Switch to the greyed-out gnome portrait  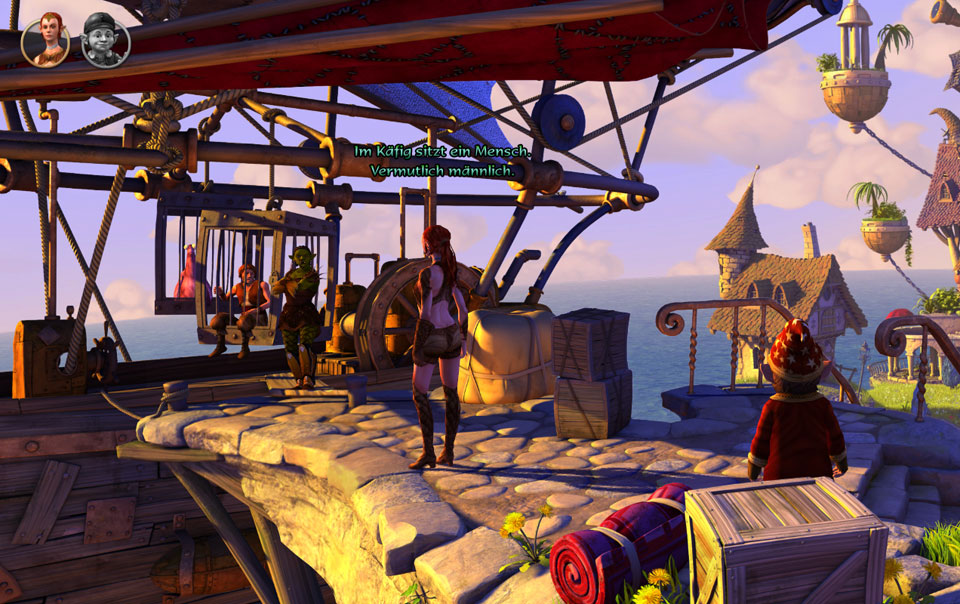coord(105,42)
